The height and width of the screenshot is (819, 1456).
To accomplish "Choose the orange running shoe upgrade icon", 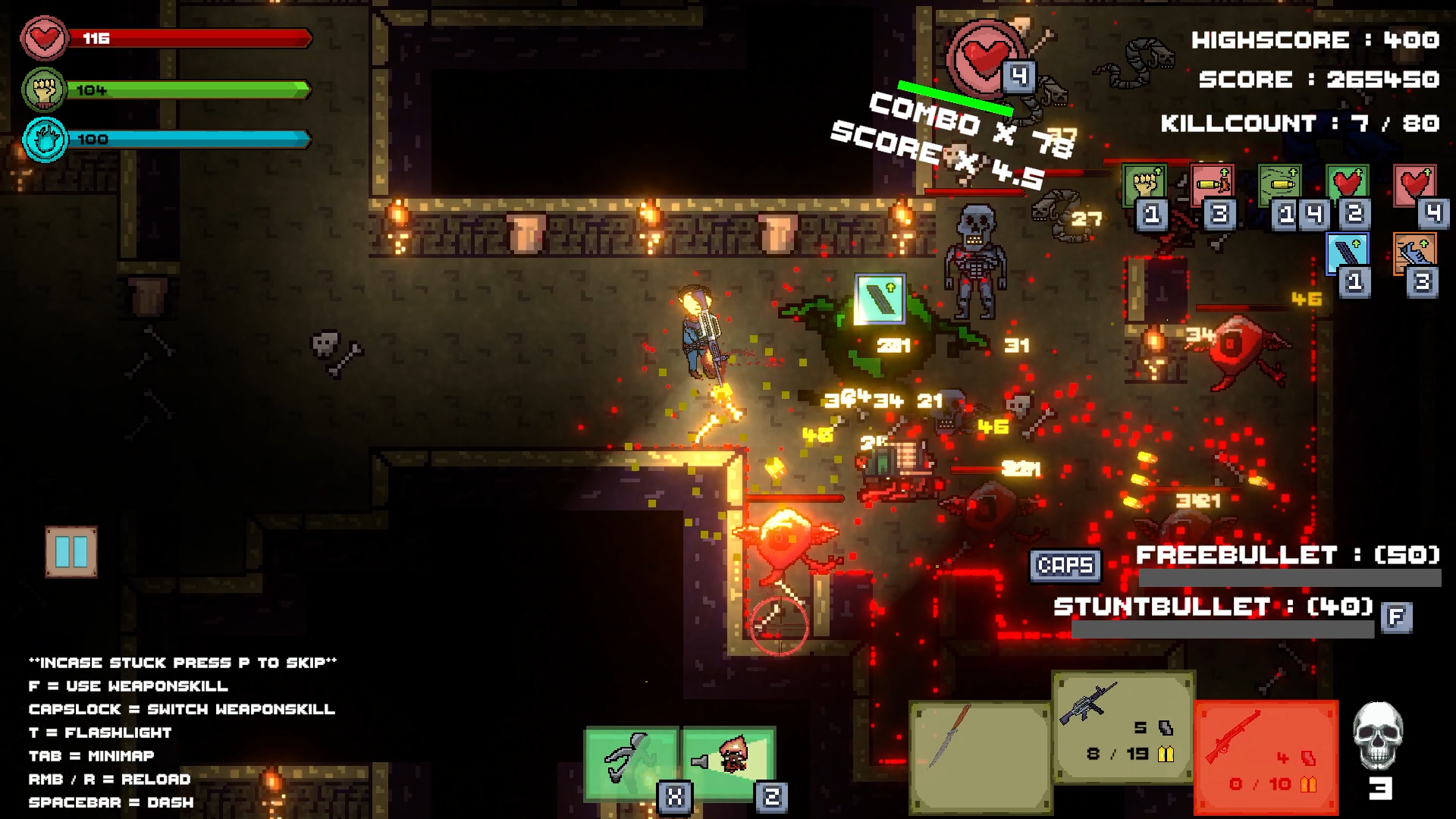I will click(x=1414, y=253).
